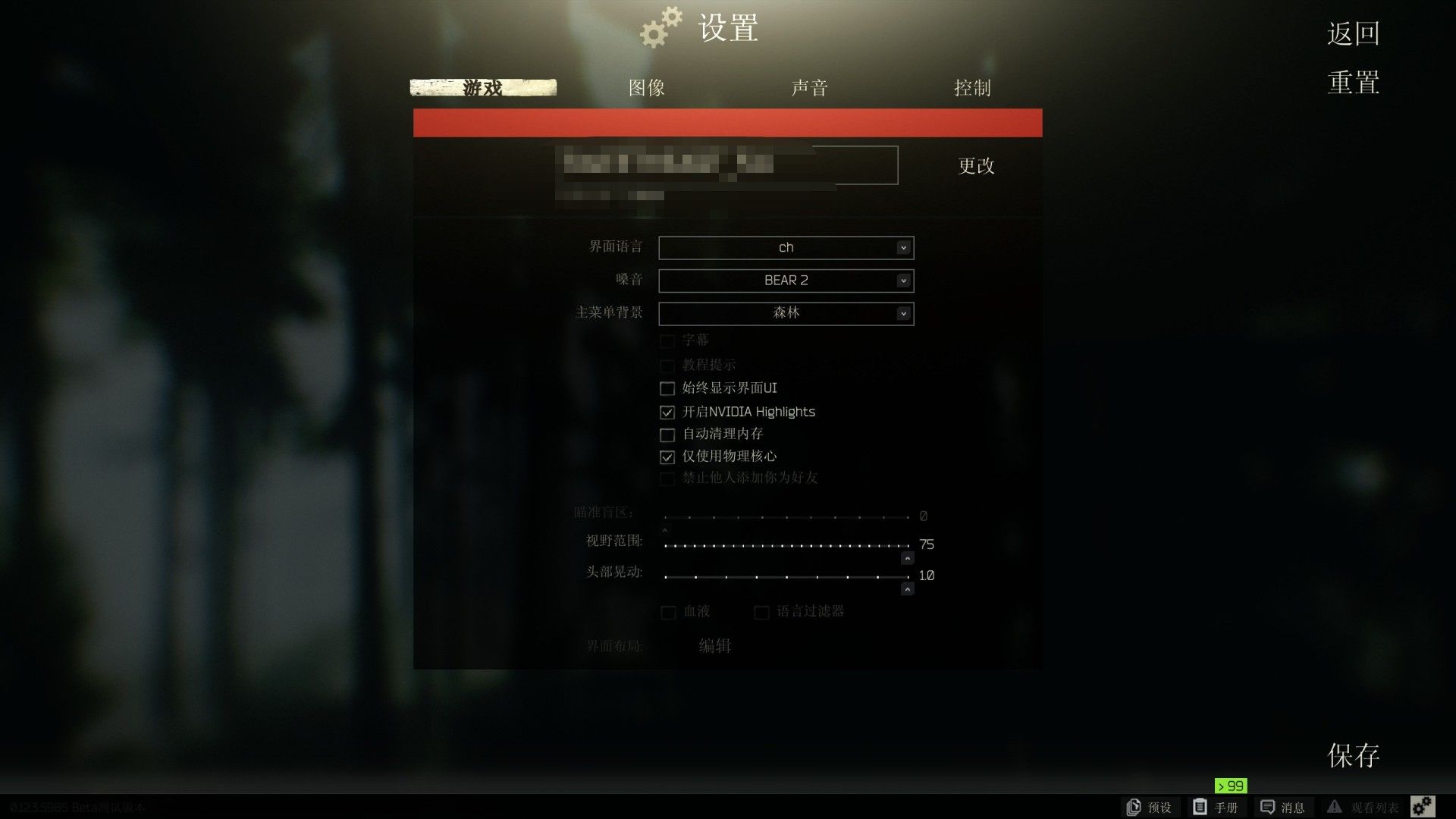This screenshot has width=1456, height=819.
Task: Disable the 开启NVIDIA Highlights checkbox
Action: 667,413
